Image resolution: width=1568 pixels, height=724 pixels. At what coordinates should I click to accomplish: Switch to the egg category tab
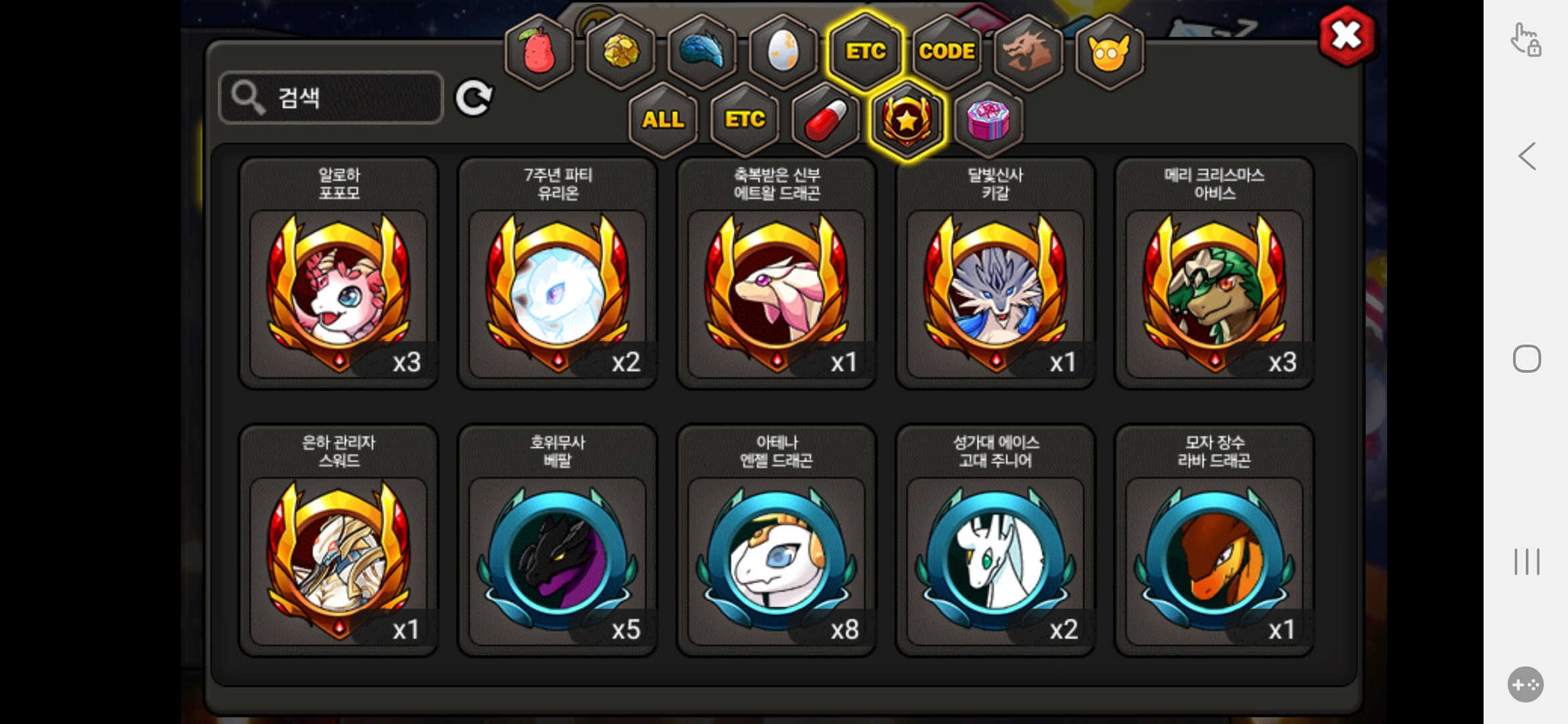[x=783, y=52]
